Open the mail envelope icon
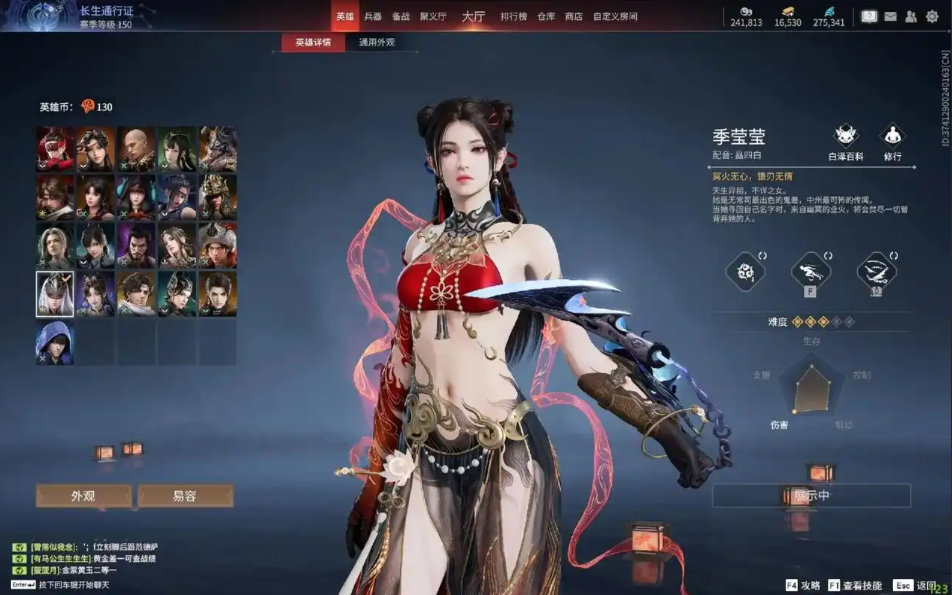The width and height of the screenshot is (952, 595). 890,17
